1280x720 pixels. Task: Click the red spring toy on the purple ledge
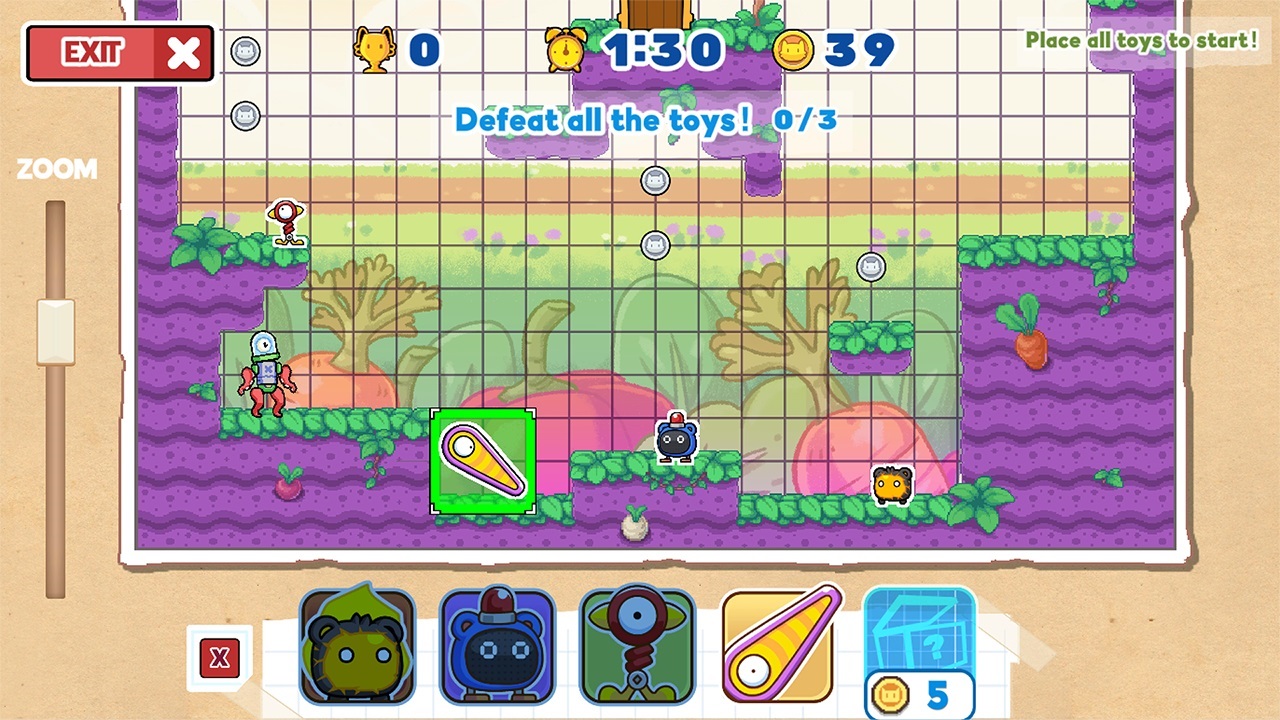pyautogui.click(x=285, y=222)
